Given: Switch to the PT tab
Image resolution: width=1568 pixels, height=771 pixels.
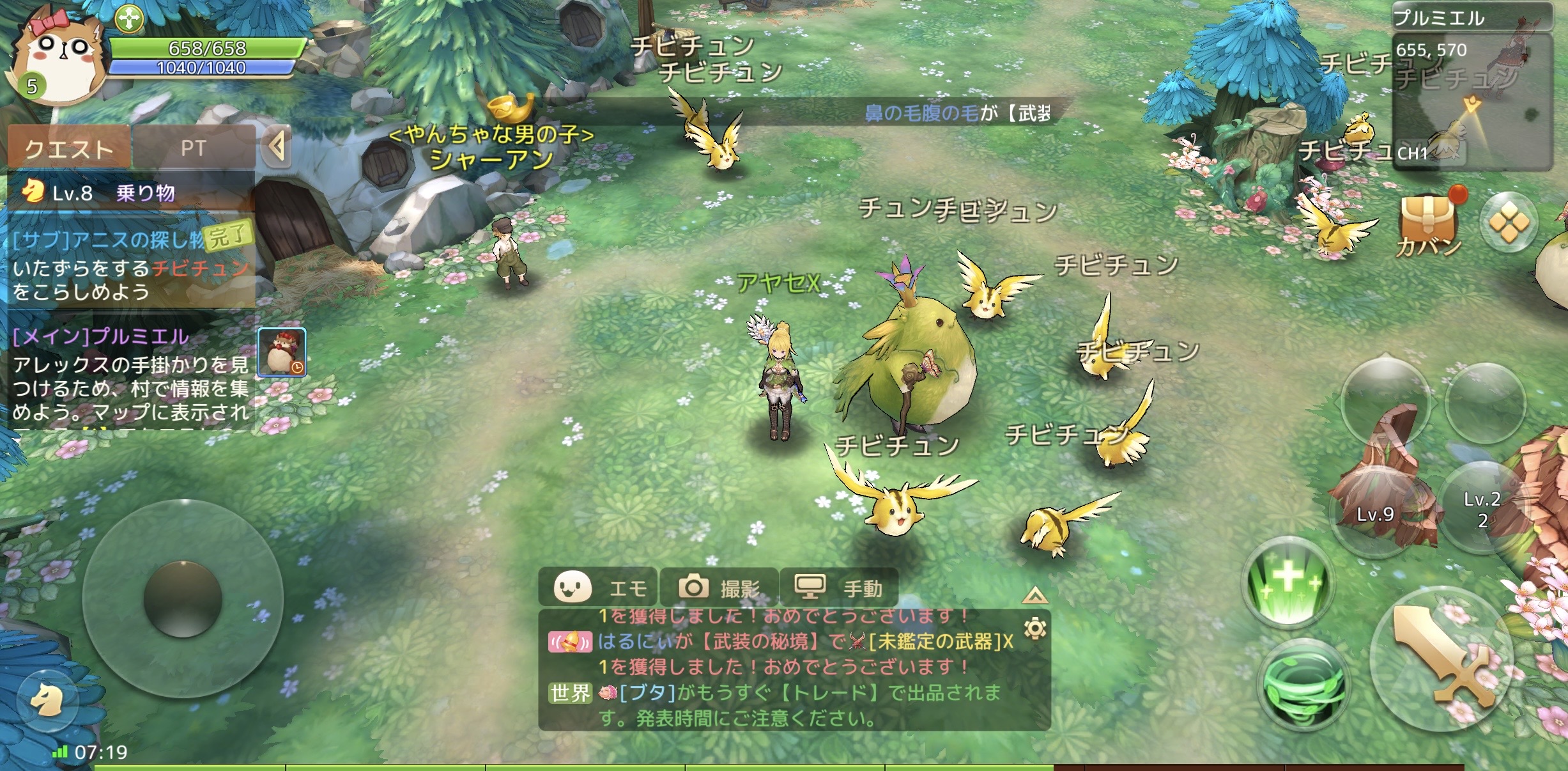Looking at the screenshot, I should pos(193,148).
